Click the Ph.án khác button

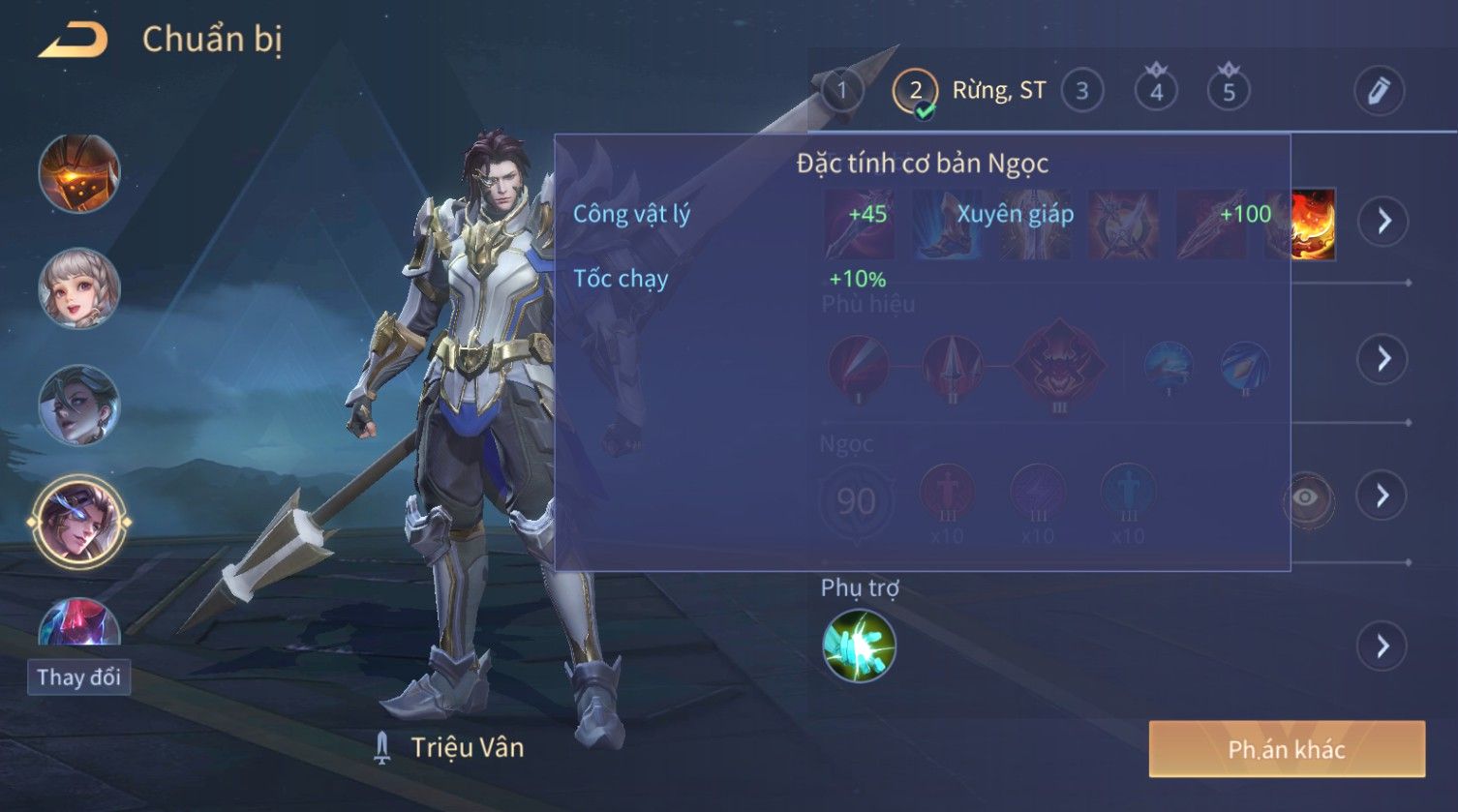click(1286, 749)
